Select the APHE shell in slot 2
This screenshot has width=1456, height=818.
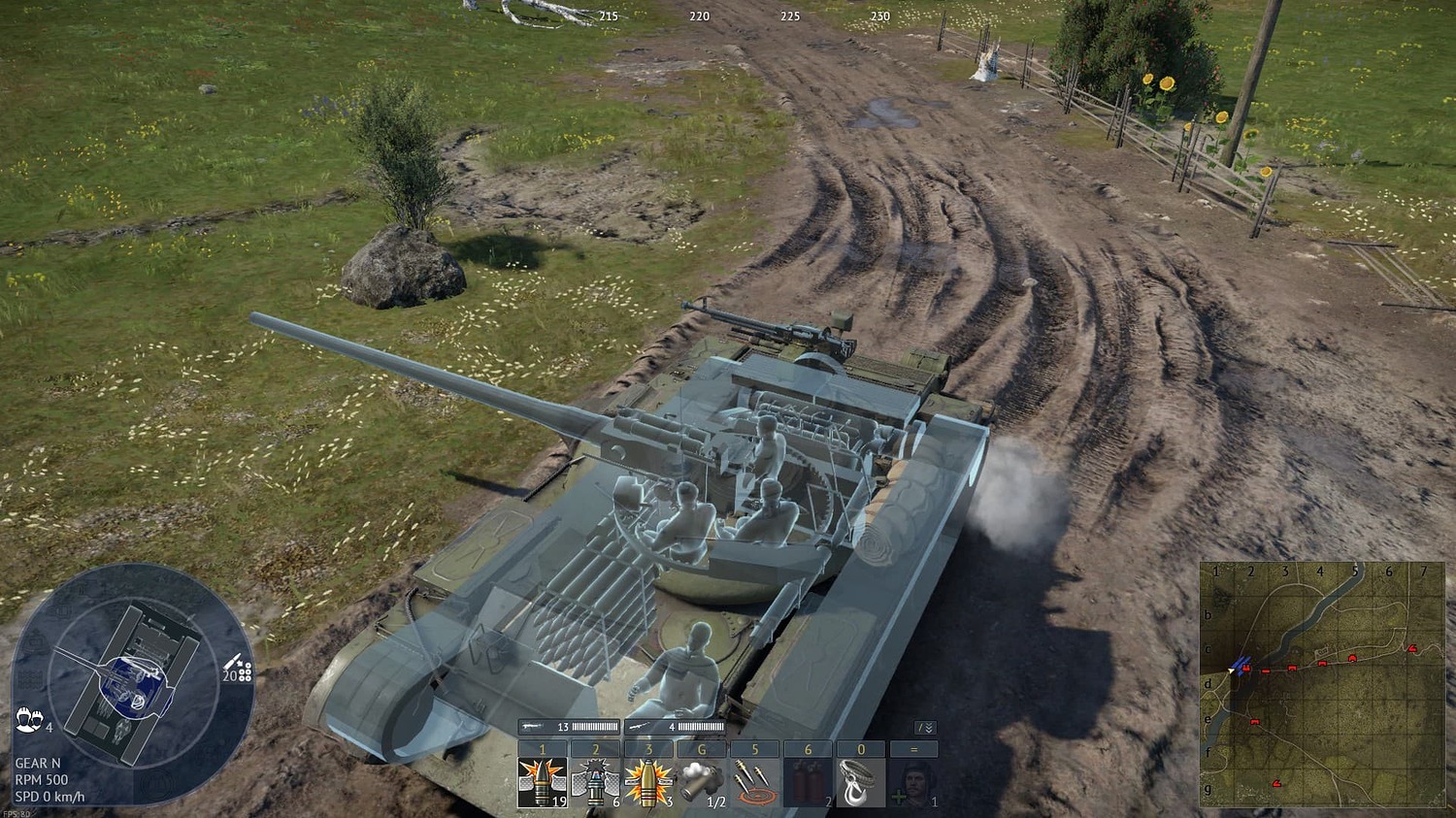[595, 781]
